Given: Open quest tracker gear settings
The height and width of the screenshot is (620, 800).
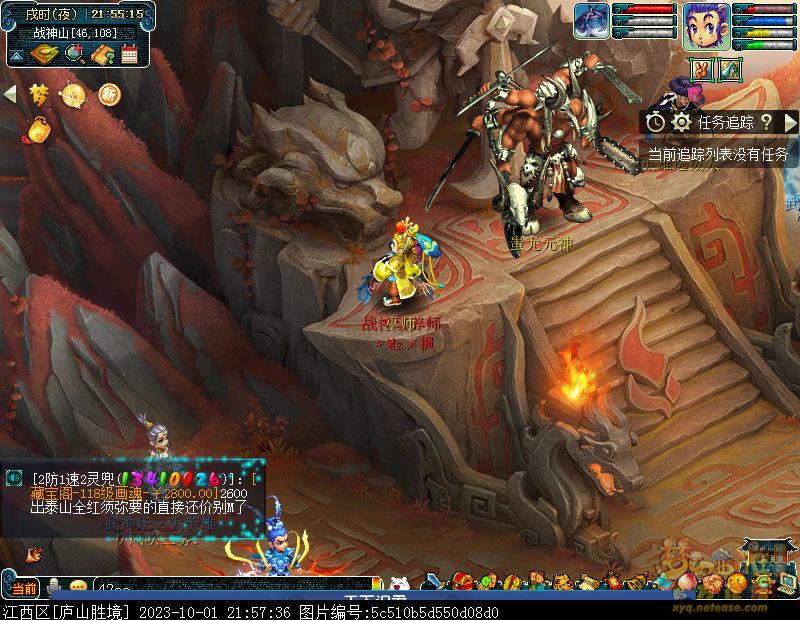Looking at the screenshot, I should point(682,122).
